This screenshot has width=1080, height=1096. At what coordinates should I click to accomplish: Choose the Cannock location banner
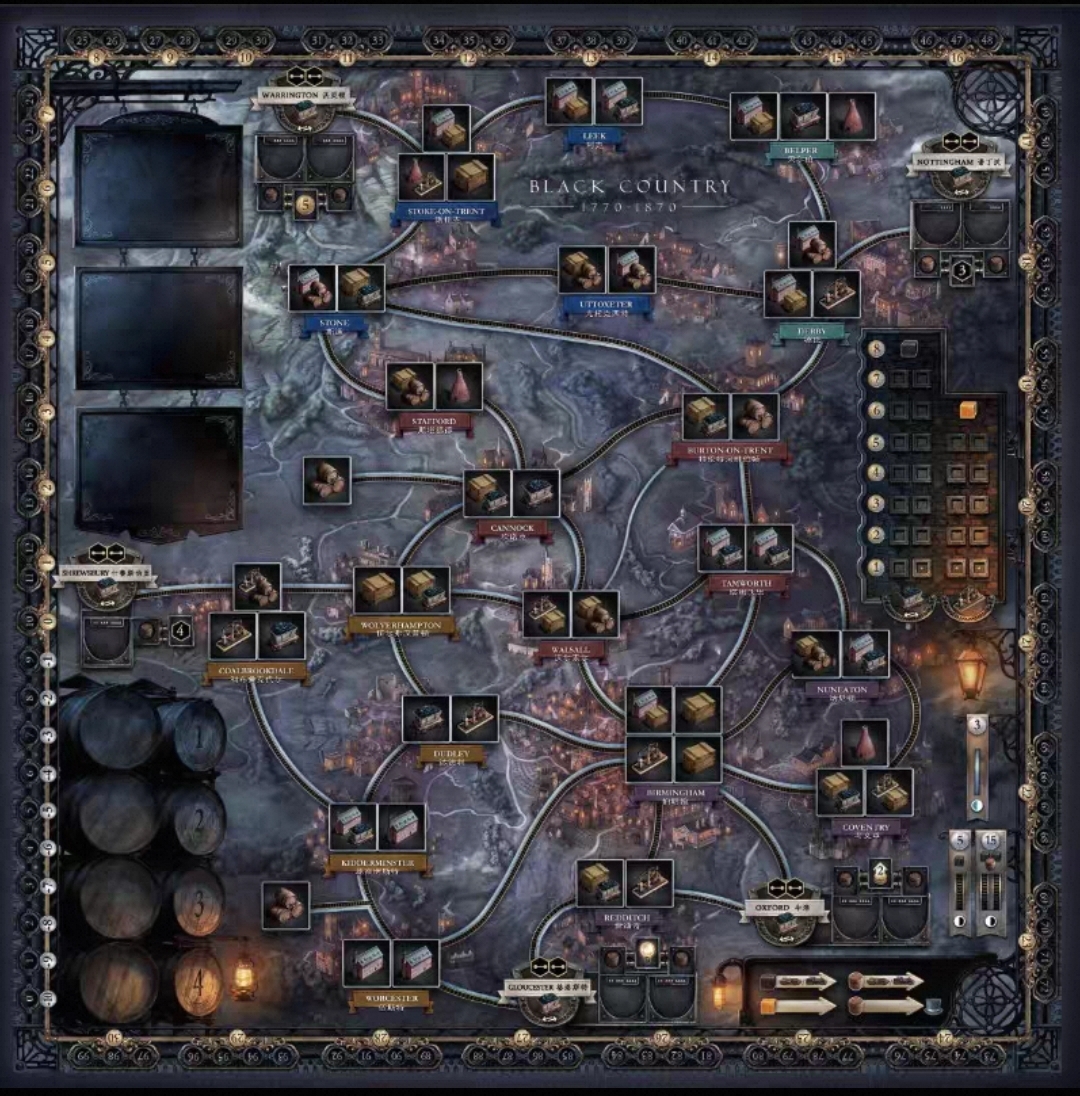tap(511, 527)
